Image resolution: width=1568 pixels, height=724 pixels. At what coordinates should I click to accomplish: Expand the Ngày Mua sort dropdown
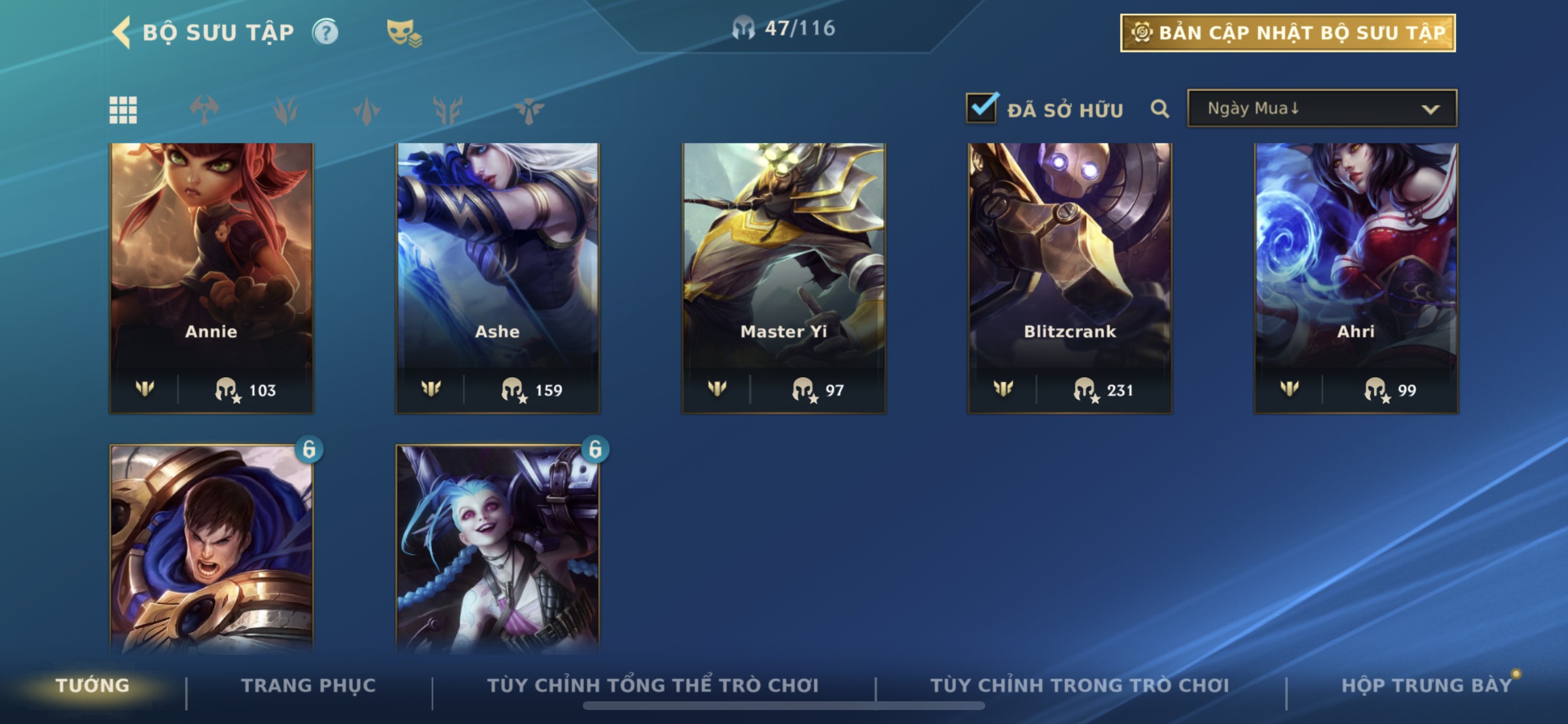(x=1322, y=109)
